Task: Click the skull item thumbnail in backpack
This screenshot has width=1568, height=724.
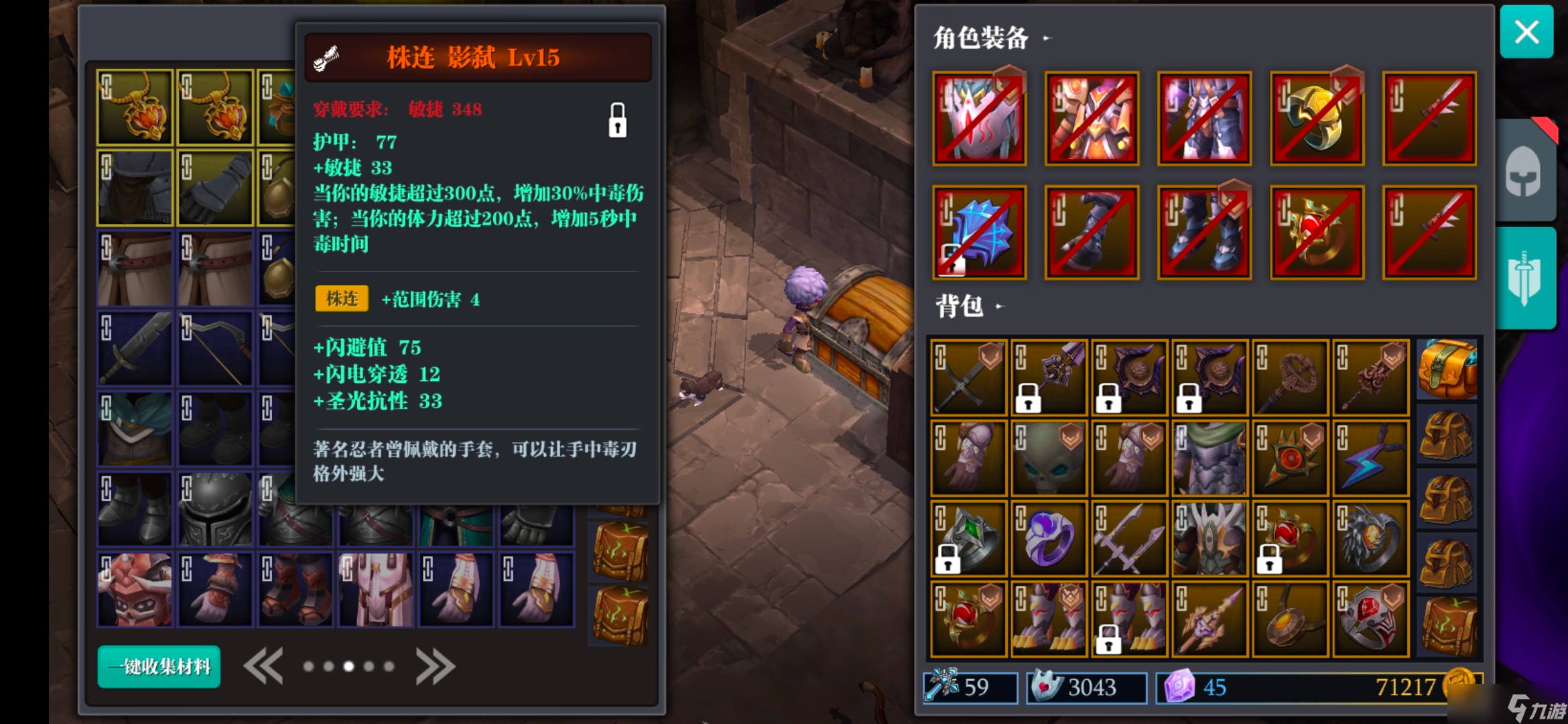Action: click(1049, 457)
